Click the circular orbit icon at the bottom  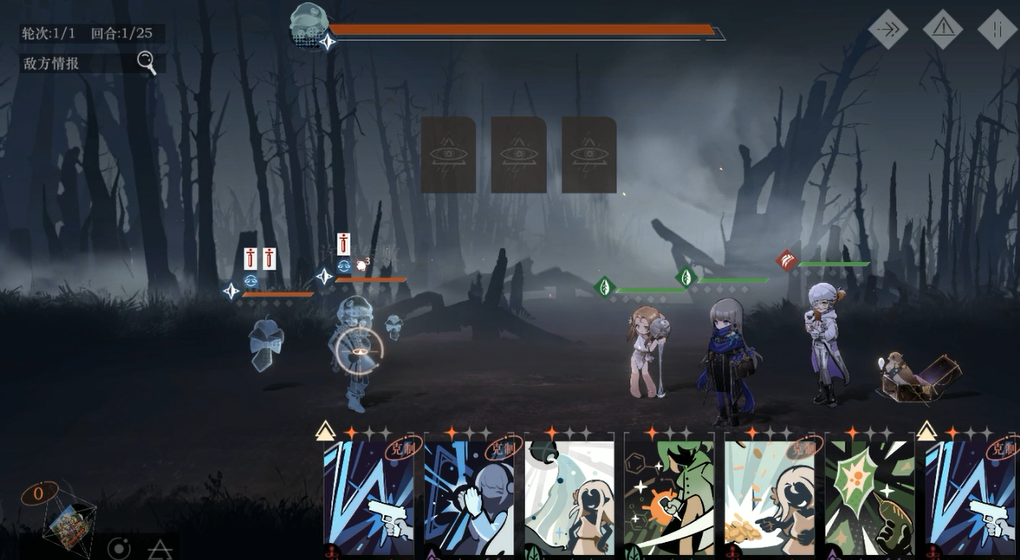click(x=119, y=548)
